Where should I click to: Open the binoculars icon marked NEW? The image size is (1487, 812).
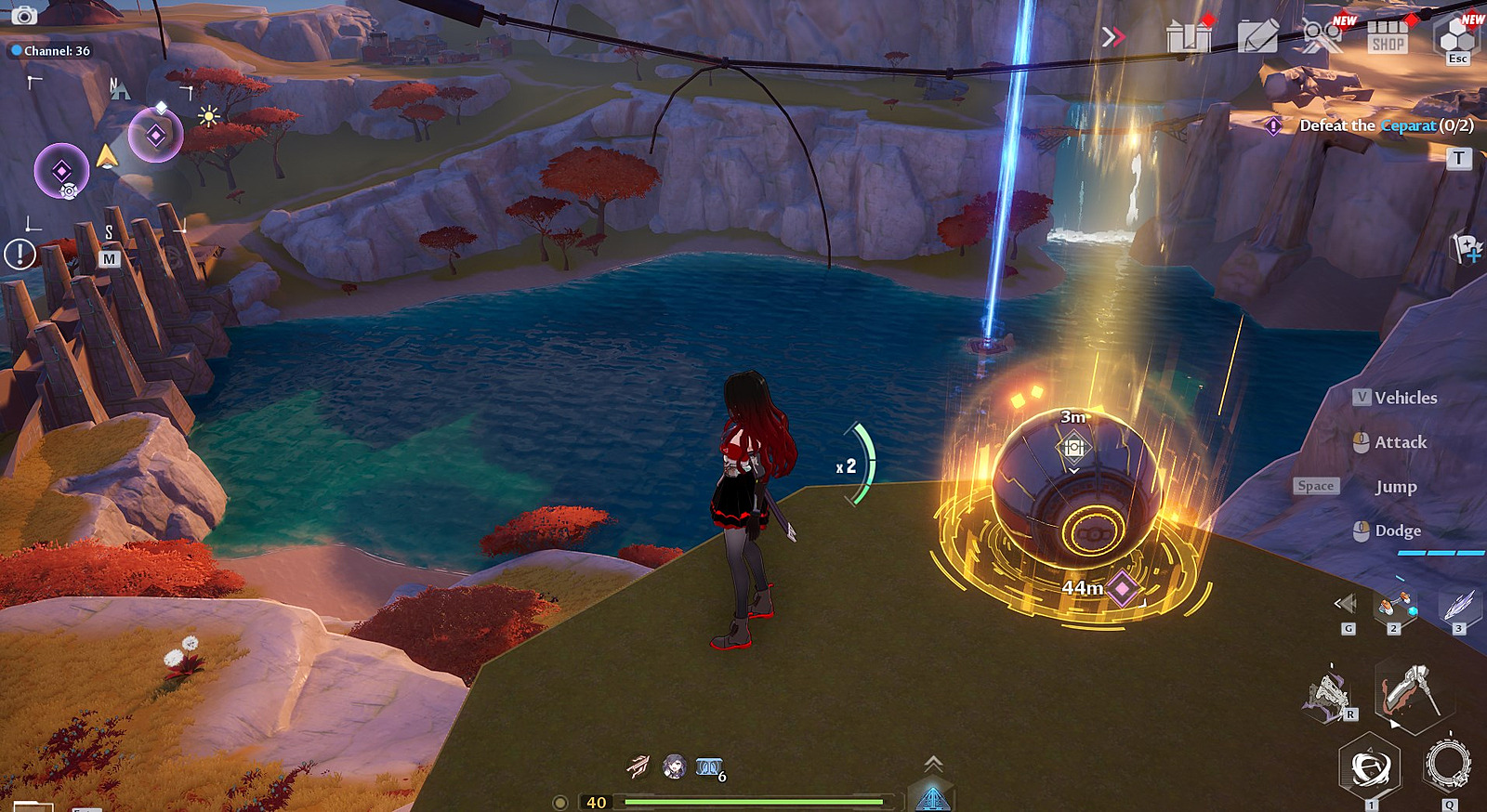coord(1323,36)
